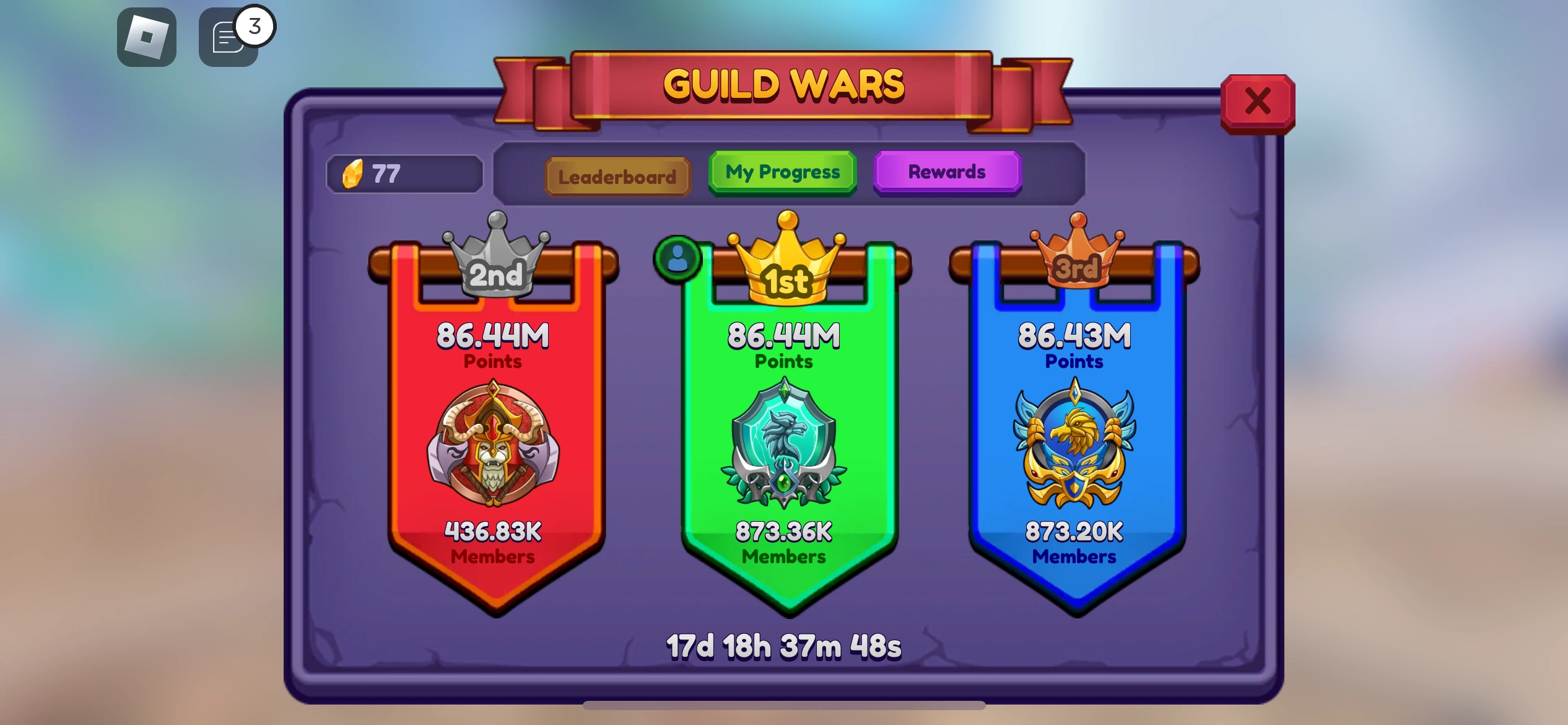The height and width of the screenshot is (725, 1568).
Task: Open the chat icon with 3 notifications
Action: tap(228, 38)
